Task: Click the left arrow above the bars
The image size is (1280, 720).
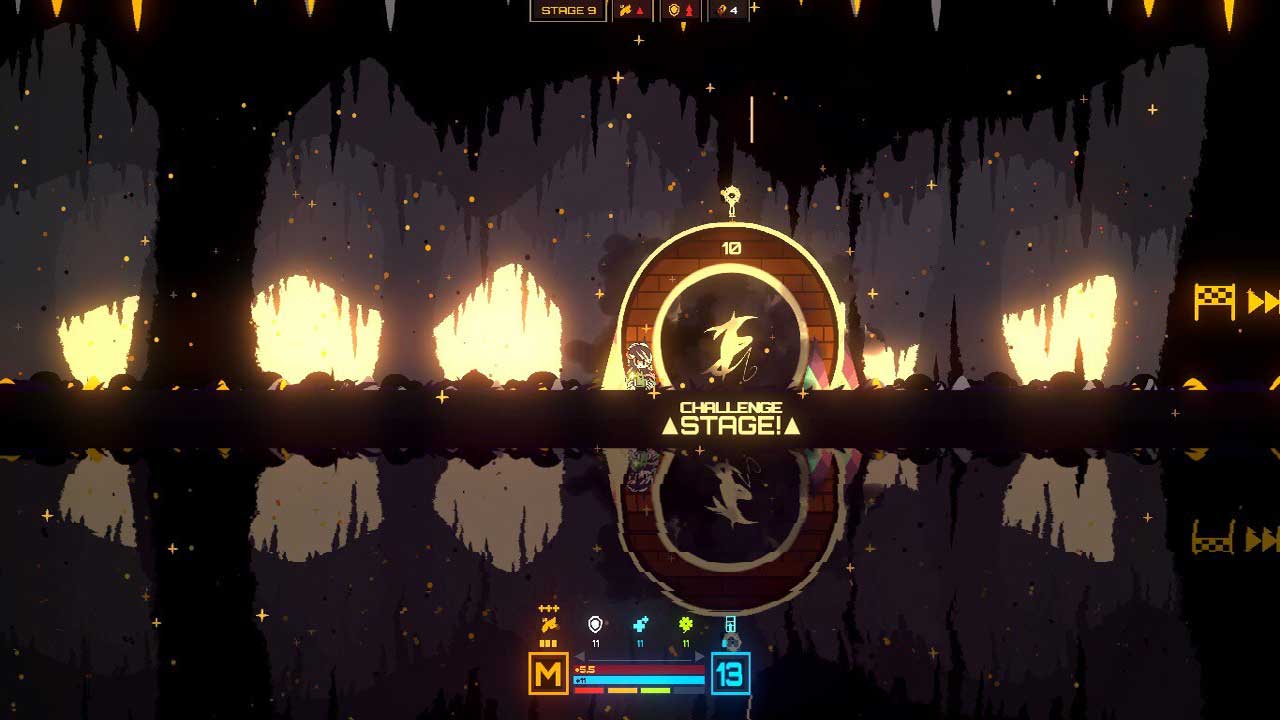Action: 579,657
